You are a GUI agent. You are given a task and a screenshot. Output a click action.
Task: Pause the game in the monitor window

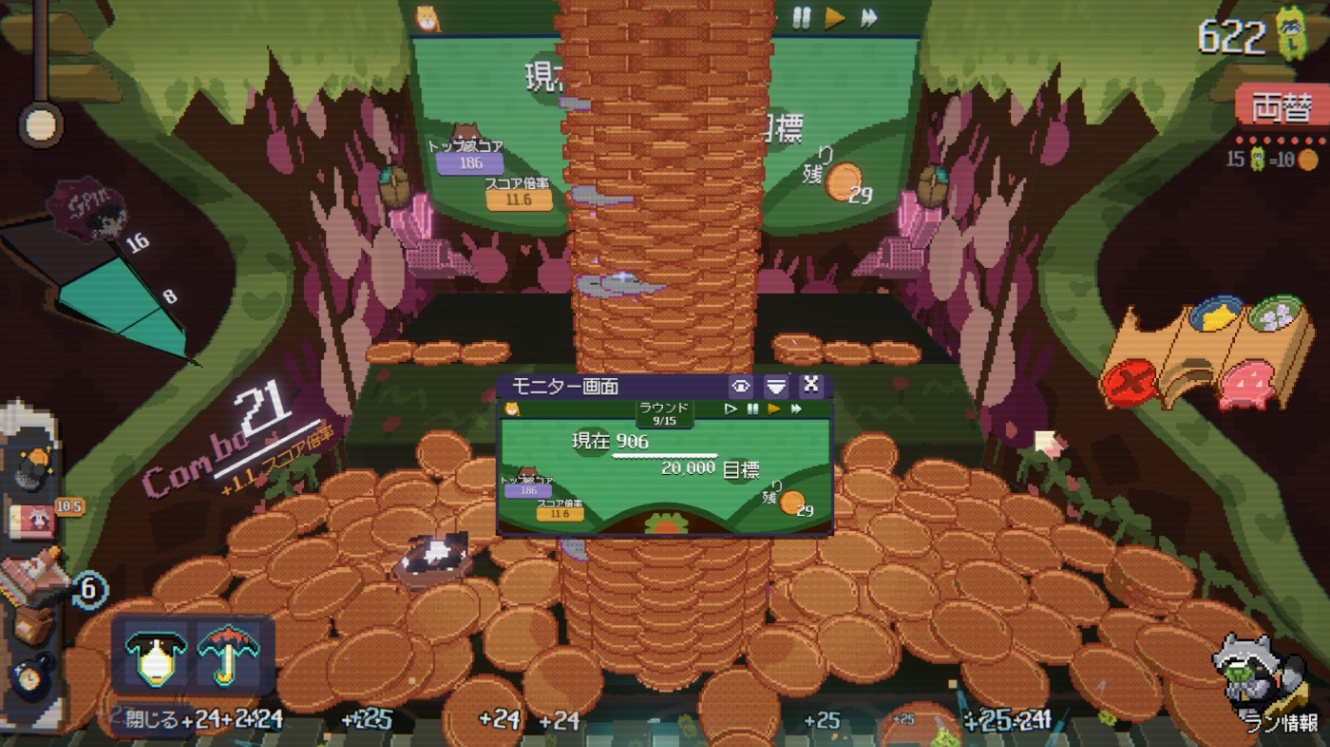[x=753, y=409]
